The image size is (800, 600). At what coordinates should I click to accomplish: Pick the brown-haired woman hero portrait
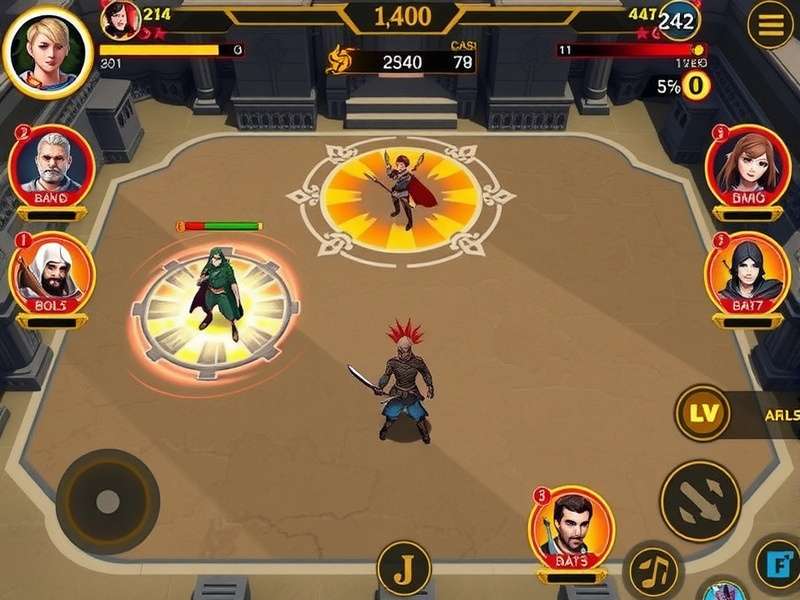coord(748,163)
